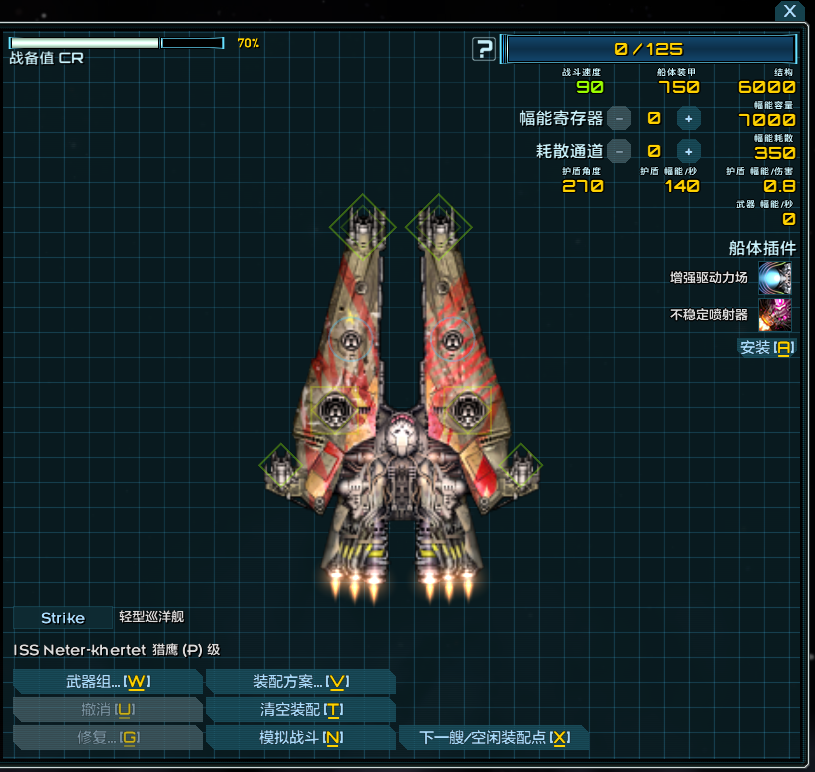This screenshot has width=815, height=772.
Task: Open the 武器组 weapon groups menu
Action: tap(107, 682)
